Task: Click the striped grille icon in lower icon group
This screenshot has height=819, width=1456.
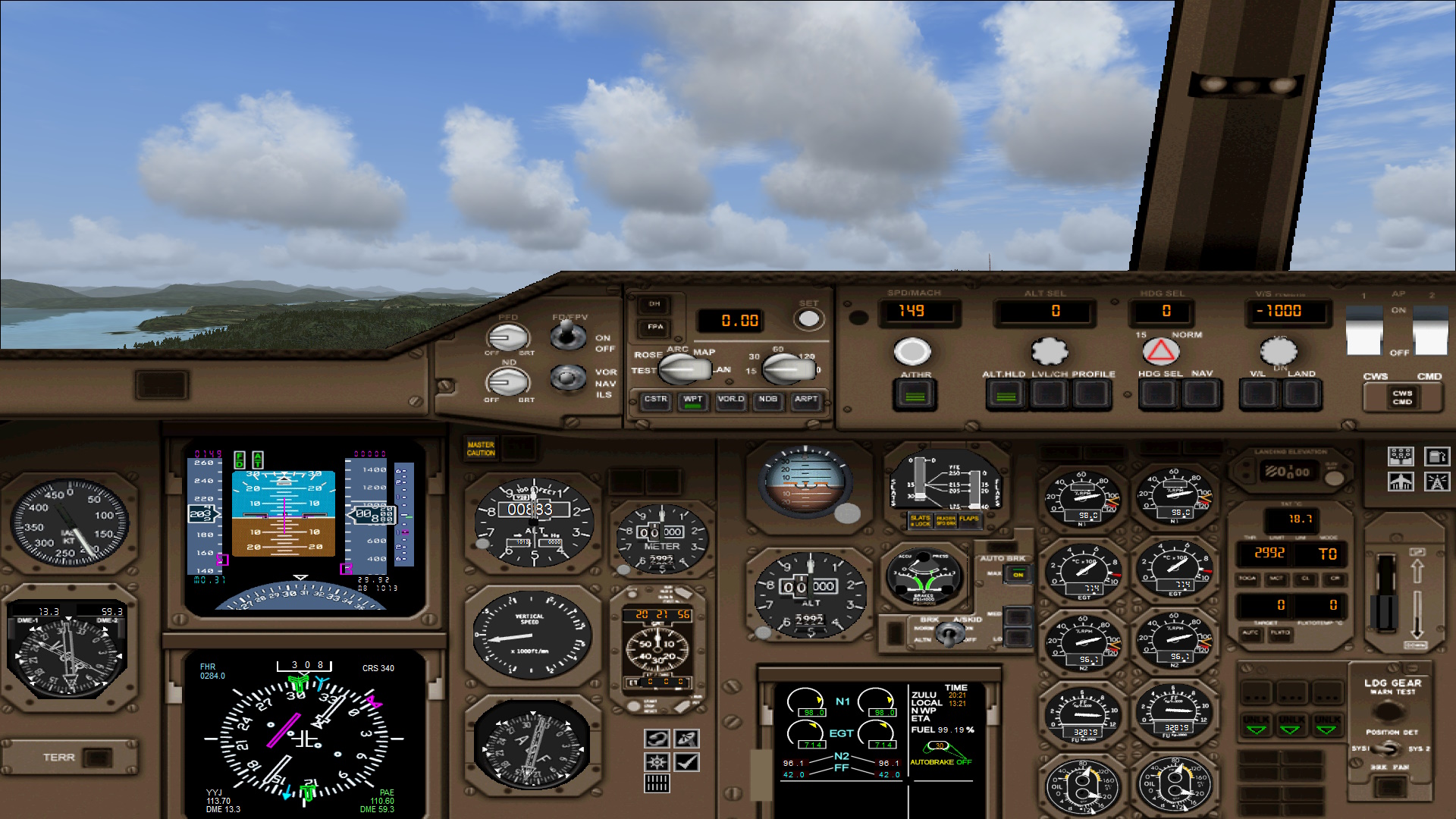Action: (657, 783)
